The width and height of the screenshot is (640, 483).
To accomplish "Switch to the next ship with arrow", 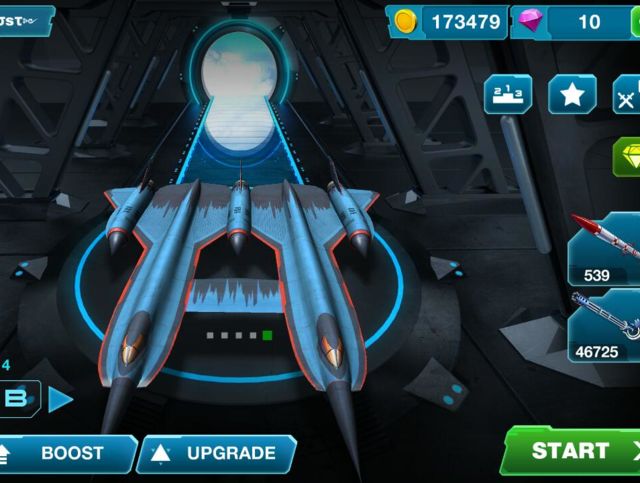I will (60, 399).
